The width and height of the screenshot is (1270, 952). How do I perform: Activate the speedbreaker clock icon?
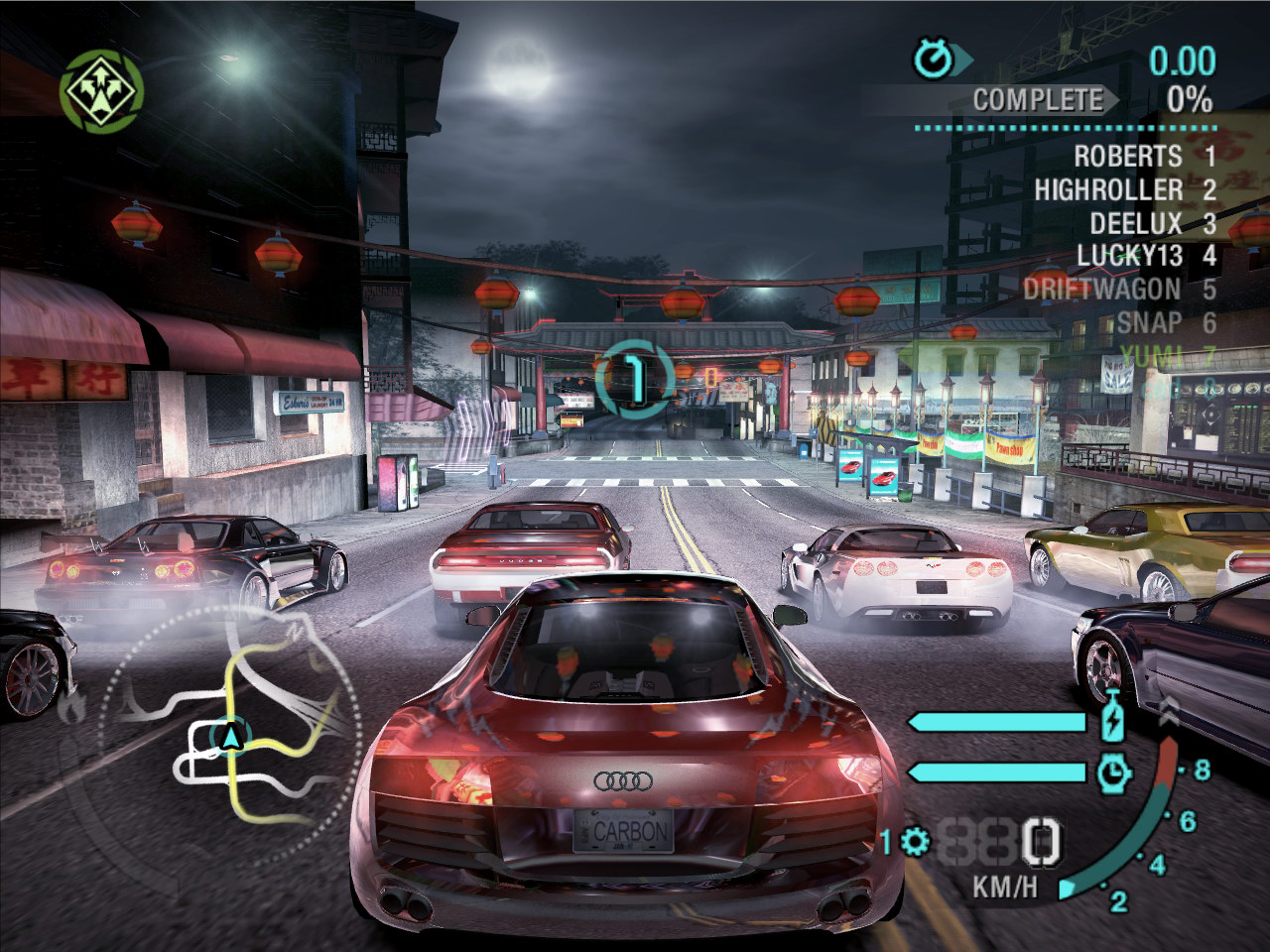[1114, 773]
